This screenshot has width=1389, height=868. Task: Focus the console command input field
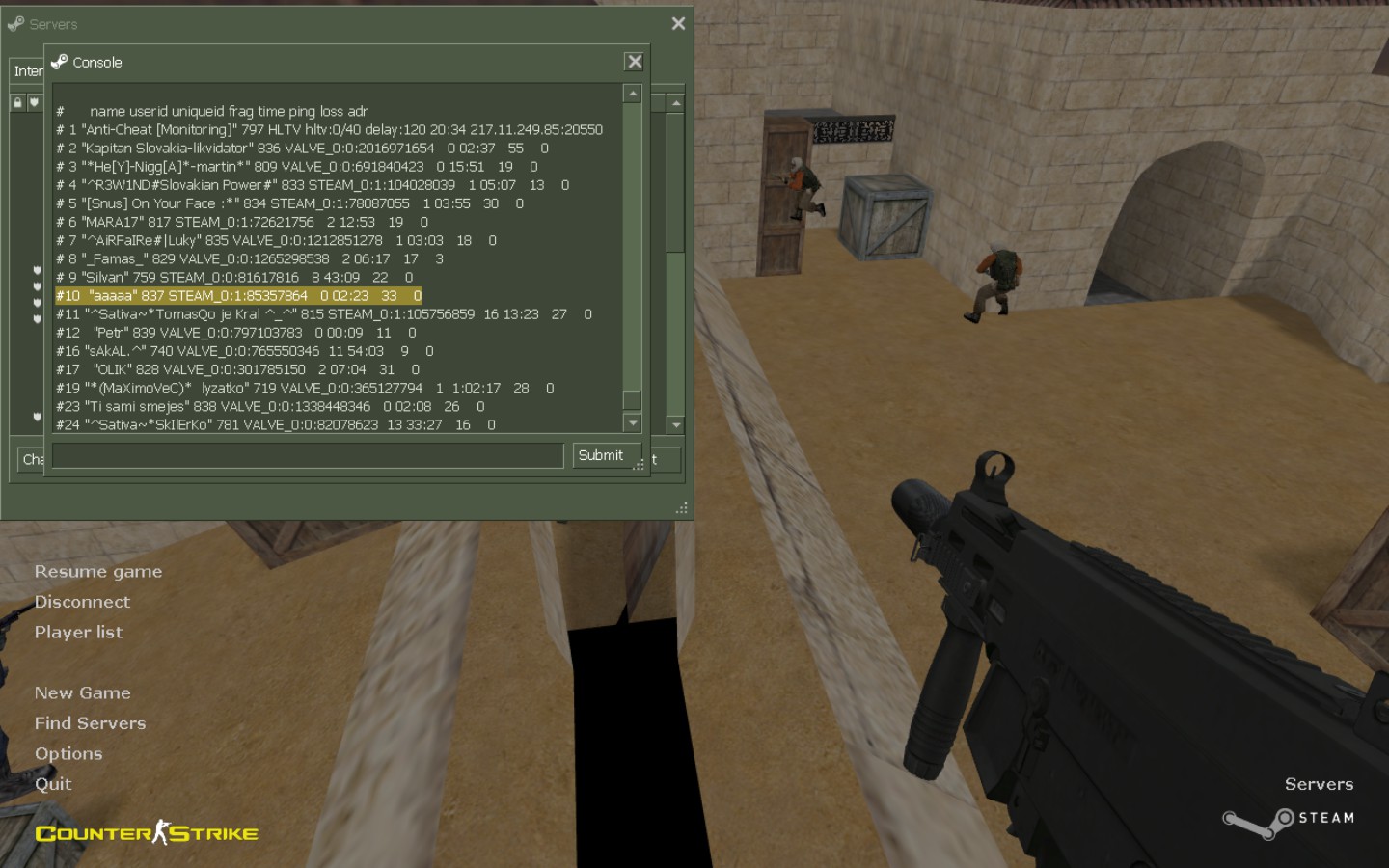pyautogui.click(x=308, y=455)
